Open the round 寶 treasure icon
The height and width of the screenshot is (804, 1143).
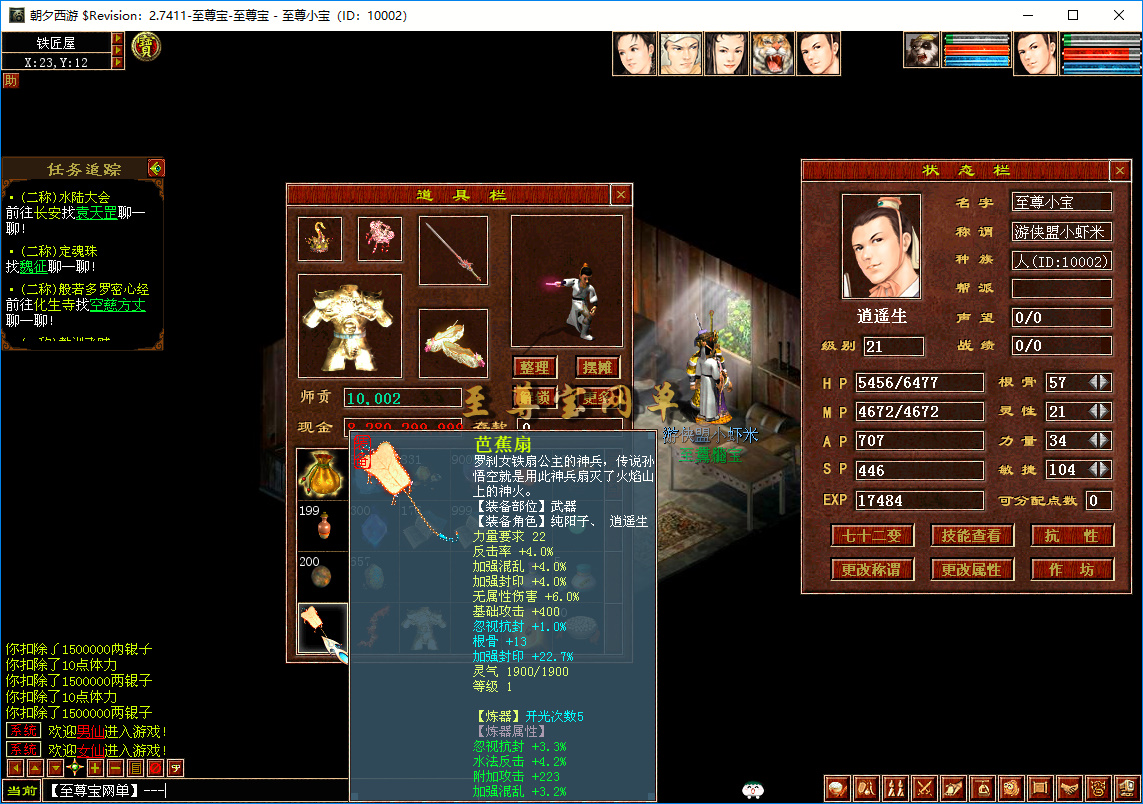coord(146,46)
